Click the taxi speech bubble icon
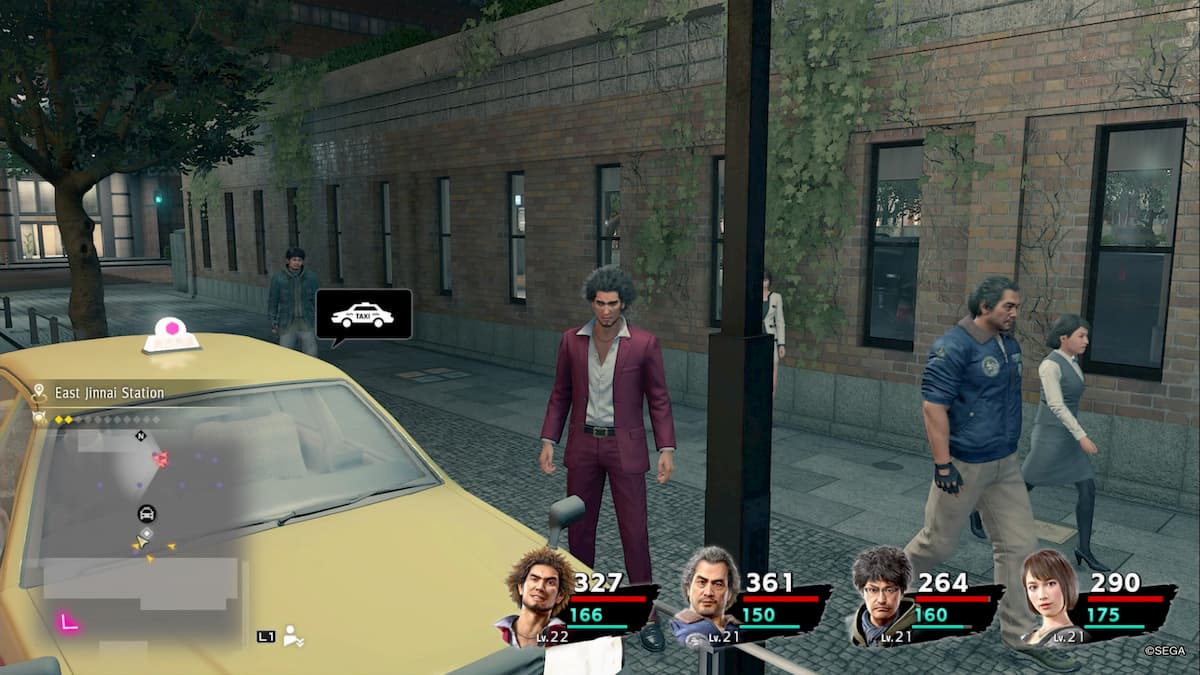Screen dimensions: 1200x675 pos(363,315)
